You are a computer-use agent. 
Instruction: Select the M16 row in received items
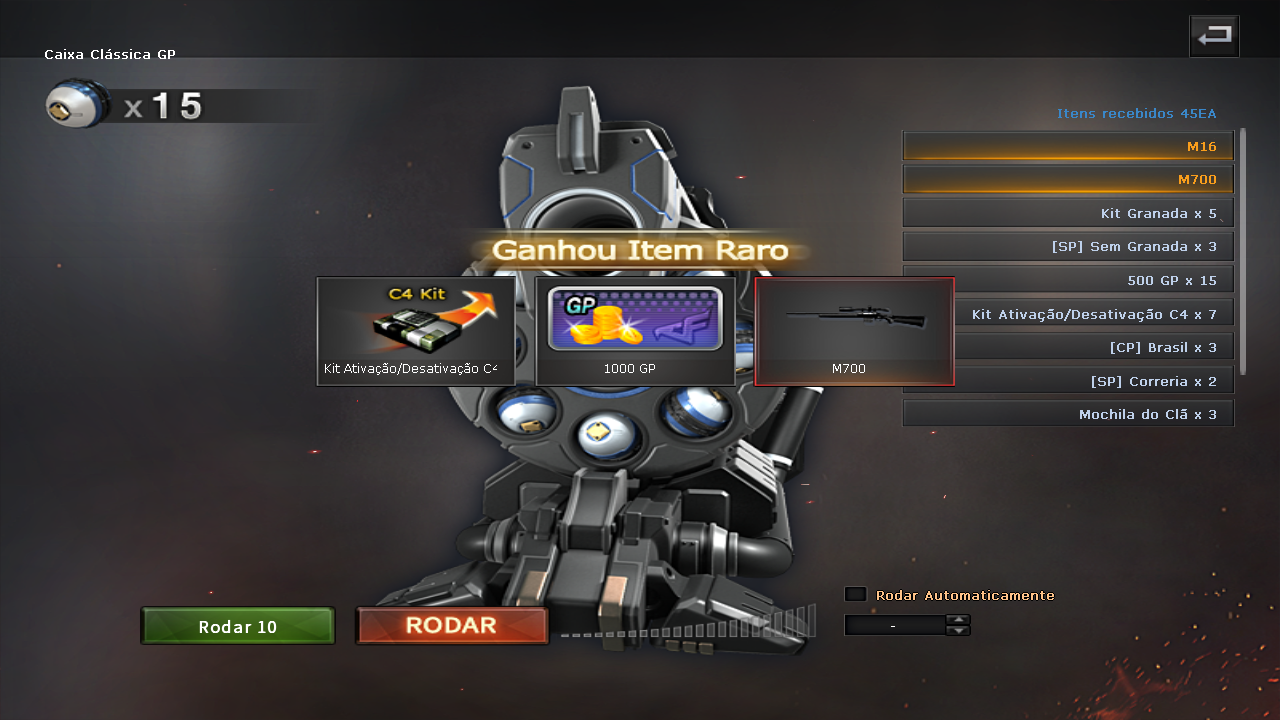pos(1068,147)
